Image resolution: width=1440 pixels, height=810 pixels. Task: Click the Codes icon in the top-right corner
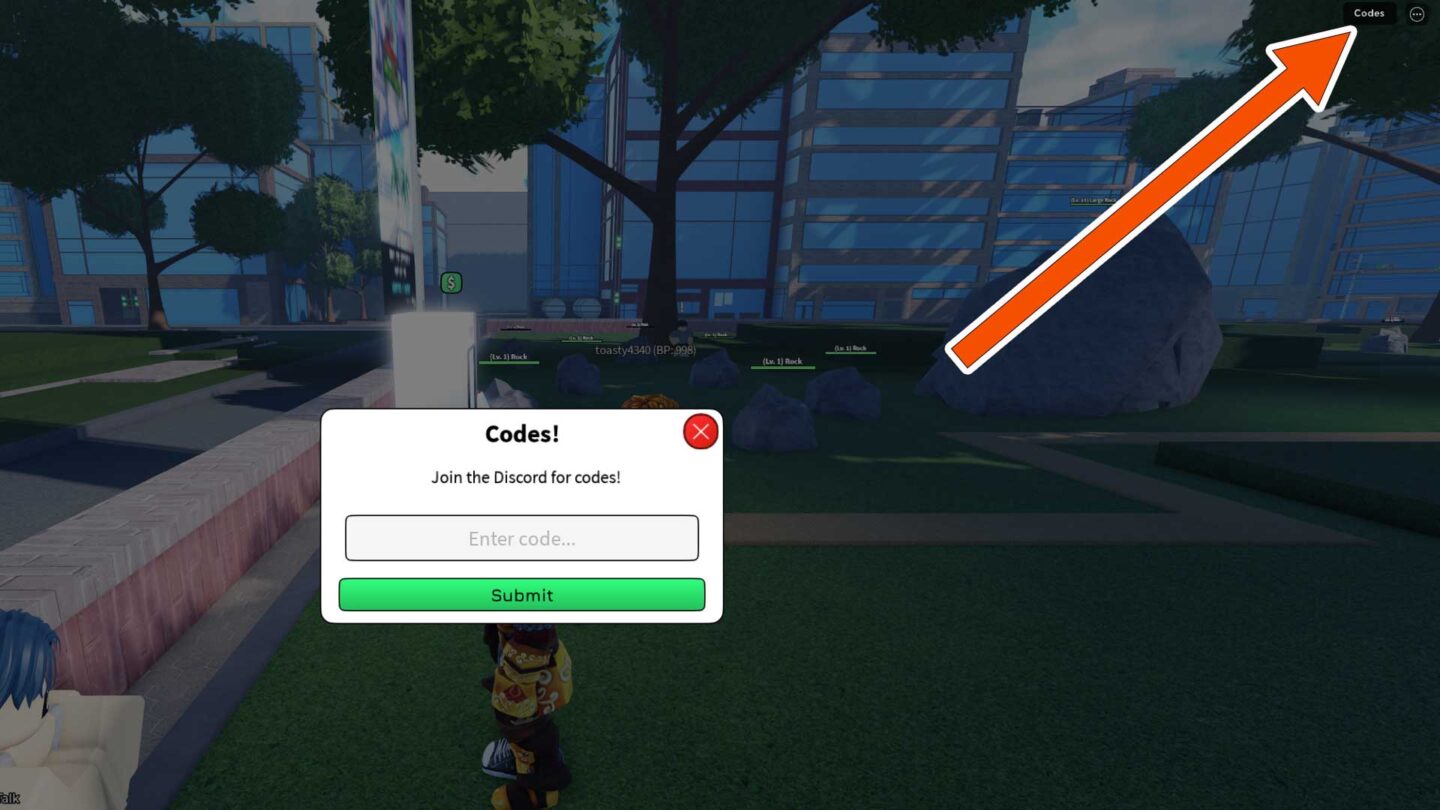click(x=1368, y=13)
